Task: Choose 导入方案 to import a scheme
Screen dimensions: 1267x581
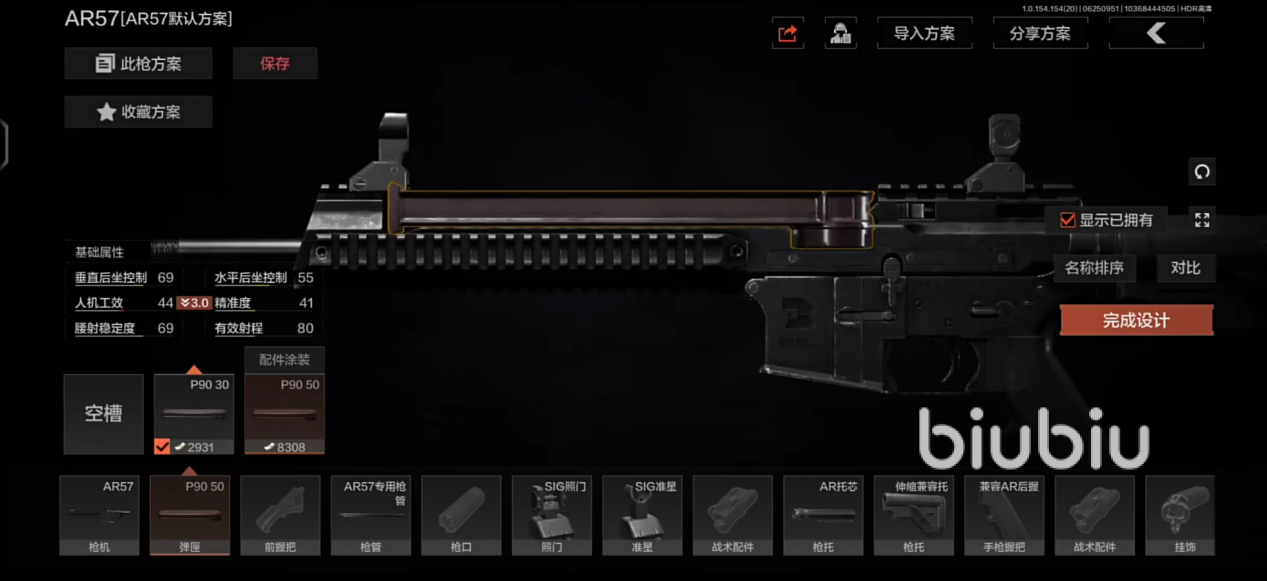Action: [x=924, y=33]
